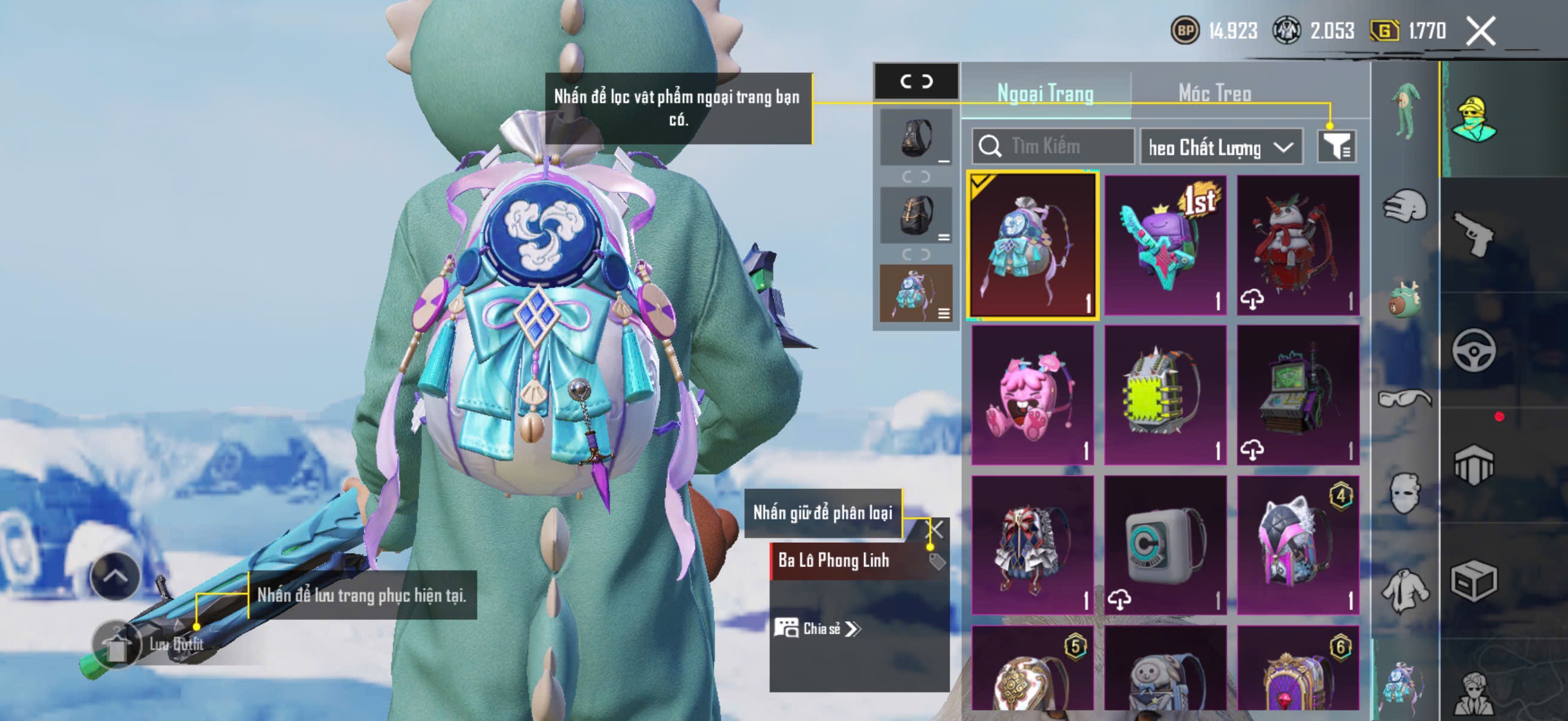The width and height of the screenshot is (1568, 721).
Task: Open the helmet skins category
Action: pyautogui.click(x=1404, y=206)
